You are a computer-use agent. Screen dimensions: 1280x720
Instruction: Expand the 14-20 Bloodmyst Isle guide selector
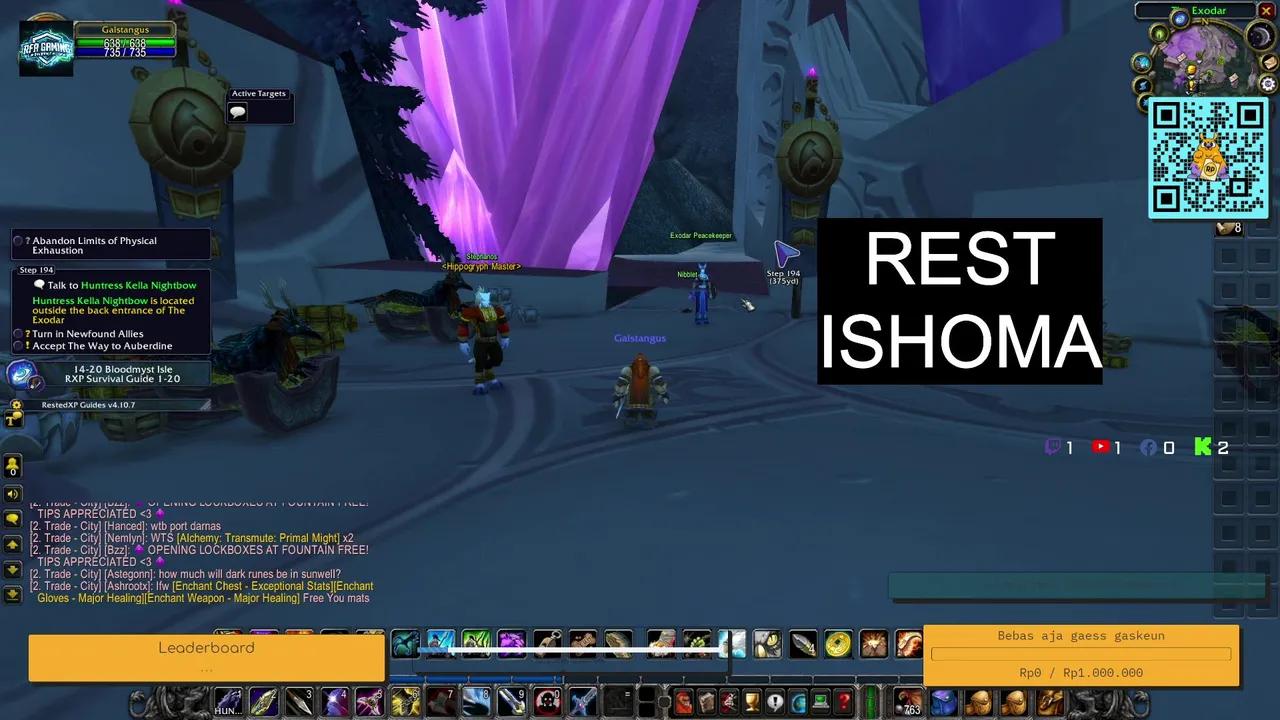click(123, 373)
